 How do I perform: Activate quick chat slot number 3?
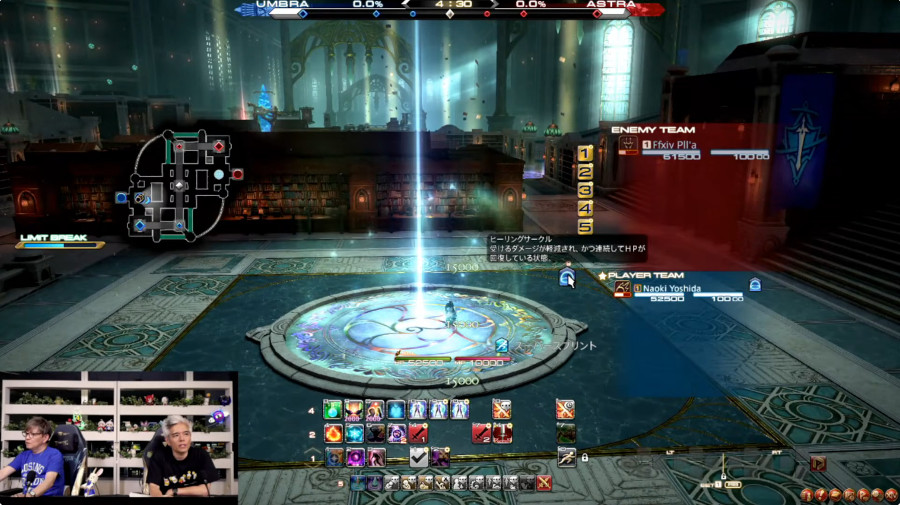click(x=585, y=190)
